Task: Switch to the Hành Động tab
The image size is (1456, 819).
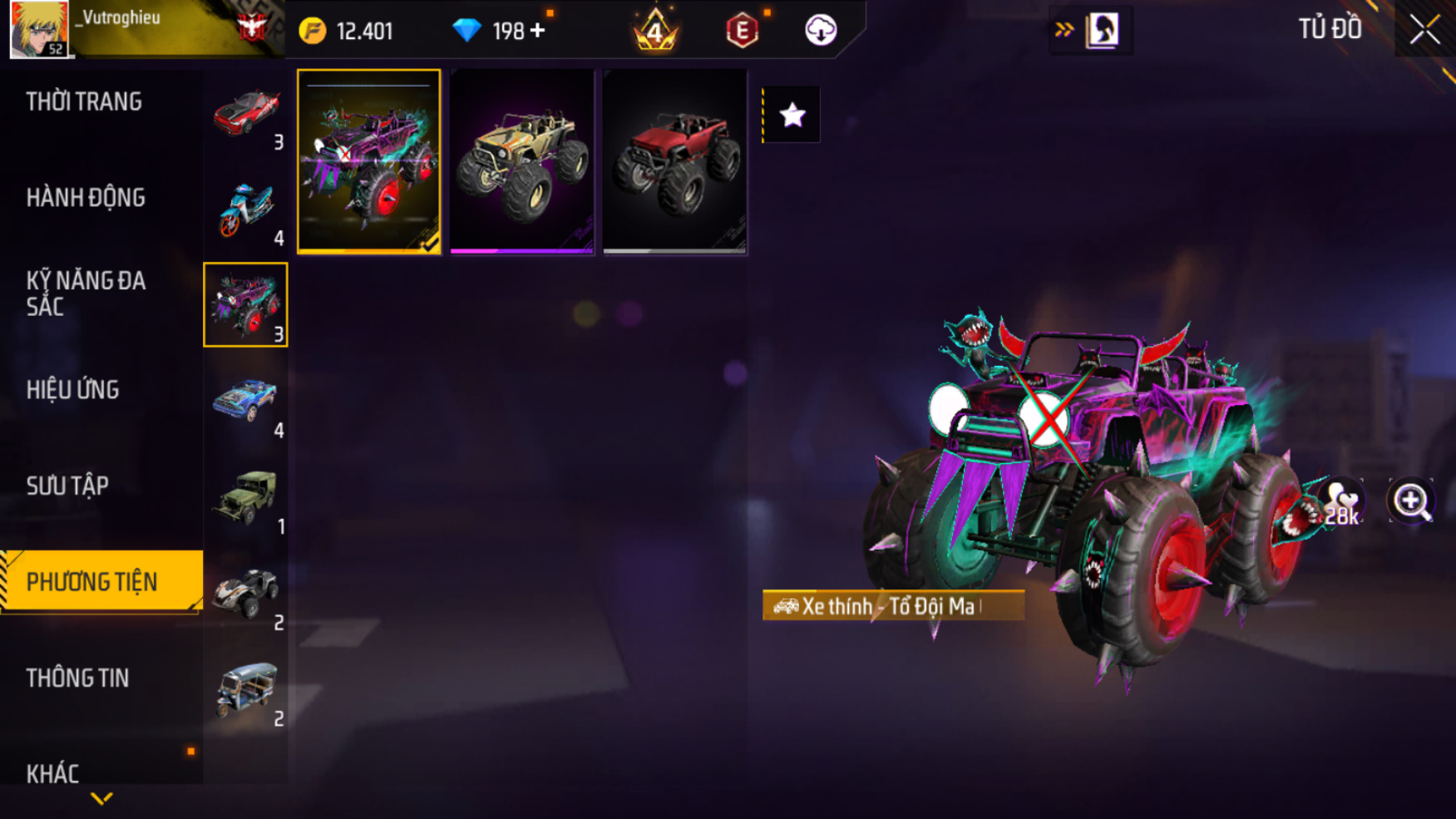Action: (x=86, y=198)
